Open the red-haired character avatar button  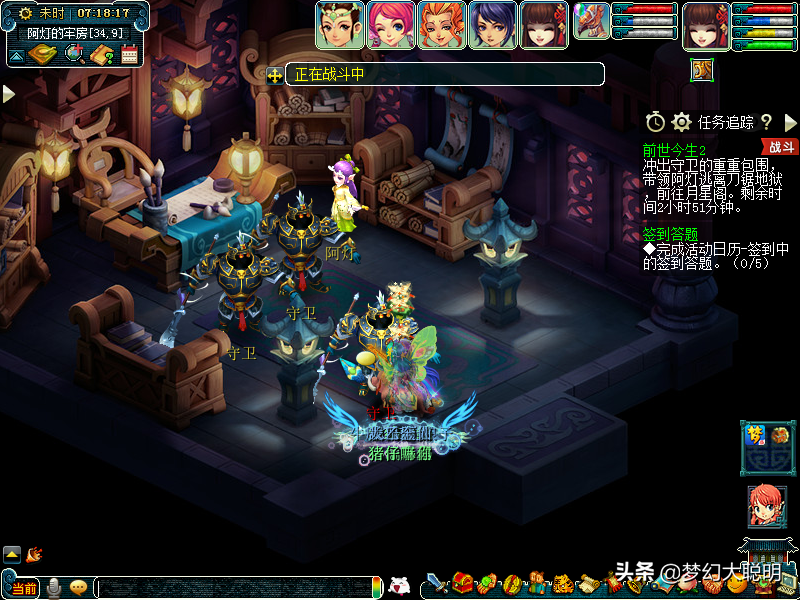pyautogui.click(x=766, y=506)
